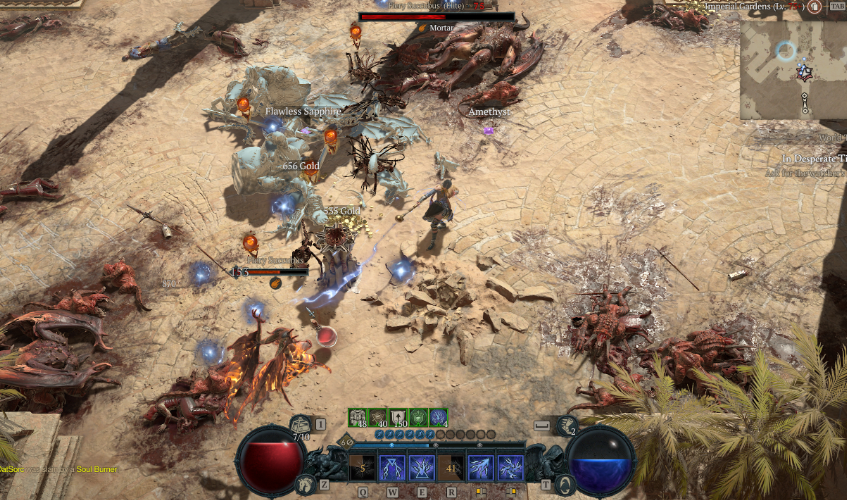The image size is (847, 500).
Task: Cast the lightning spear skill in the fifth slot
Action: (x=481, y=467)
